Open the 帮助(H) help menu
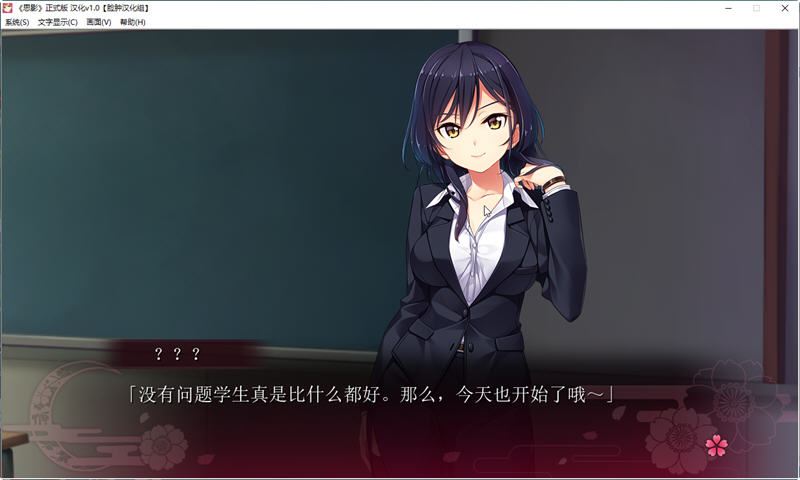This screenshot has width=800, height=480. click(x=133, y=22)
